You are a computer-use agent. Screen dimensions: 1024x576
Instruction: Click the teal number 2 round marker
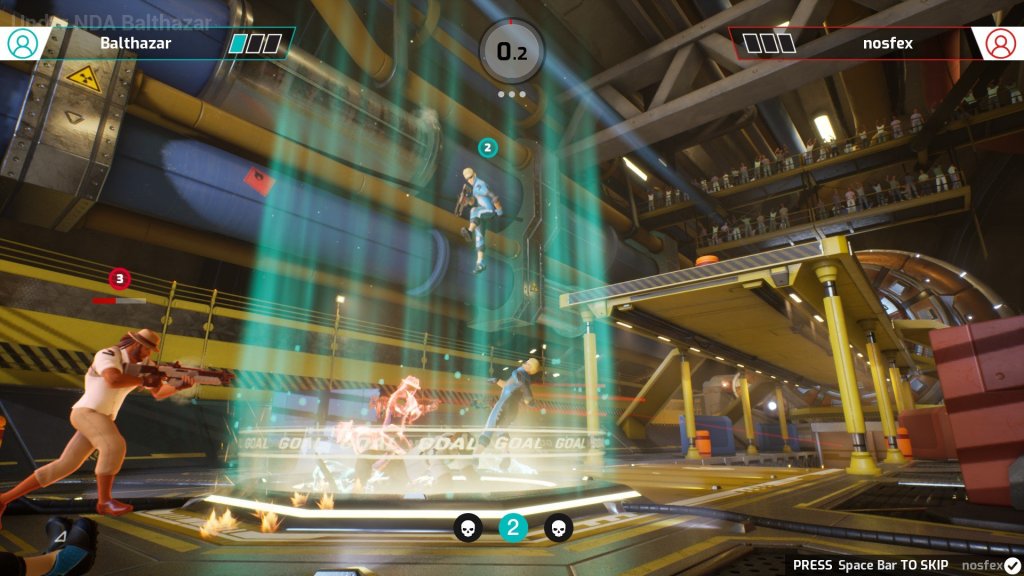[513, 527]
